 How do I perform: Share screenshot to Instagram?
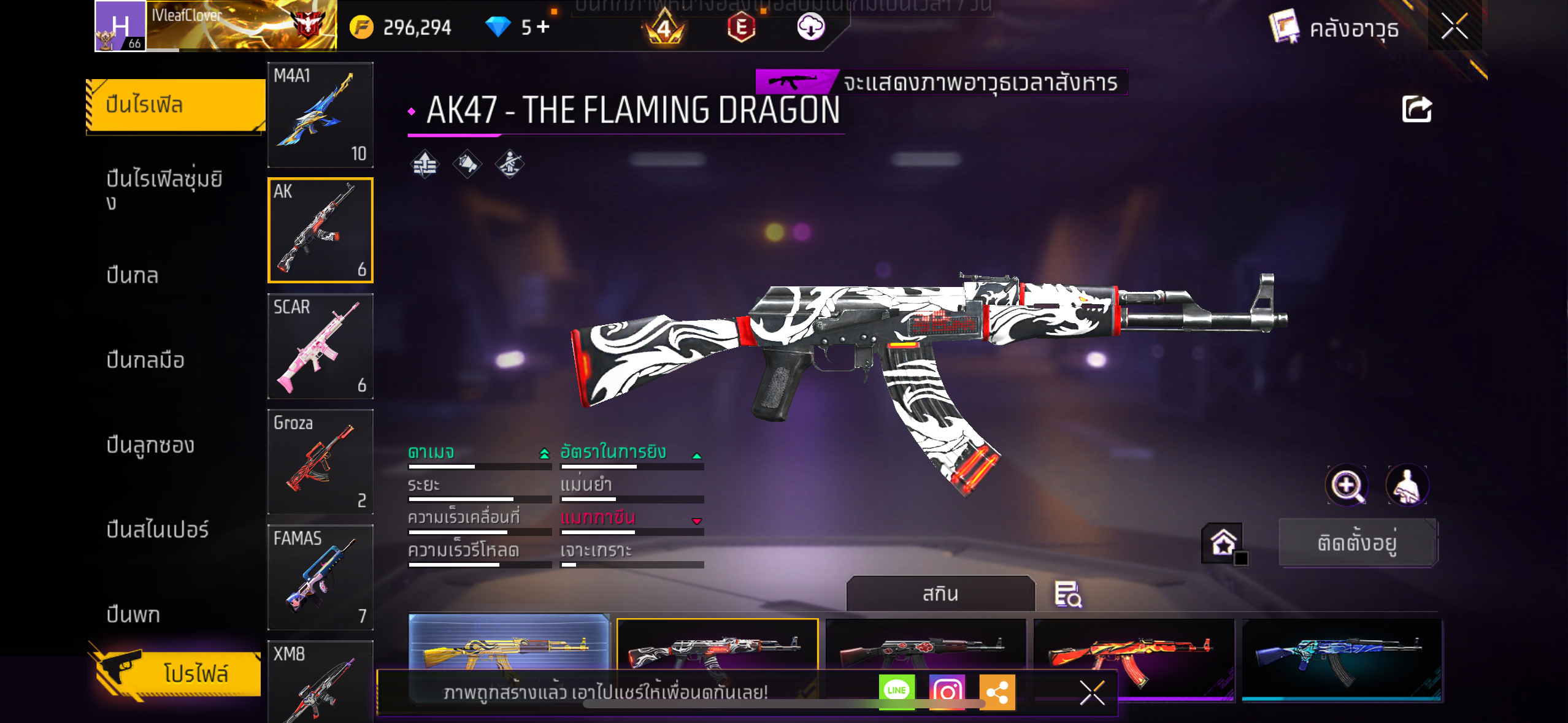pos(947,692)
